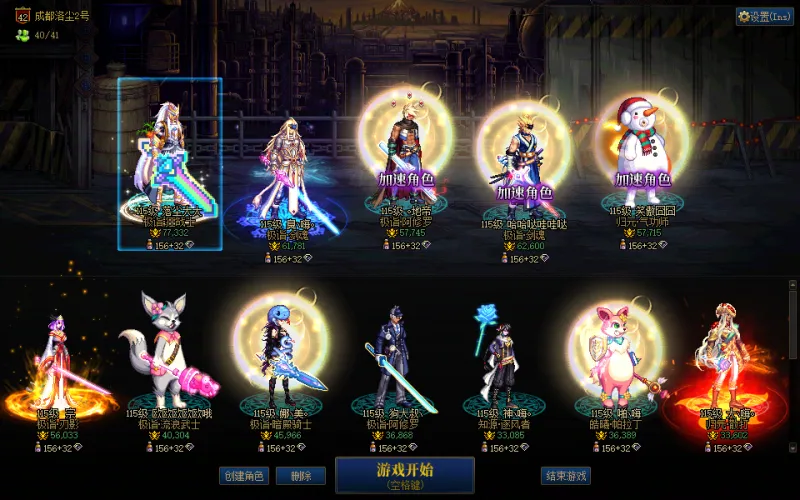Open the 设置 settings menu

click(x=764, y=16)
